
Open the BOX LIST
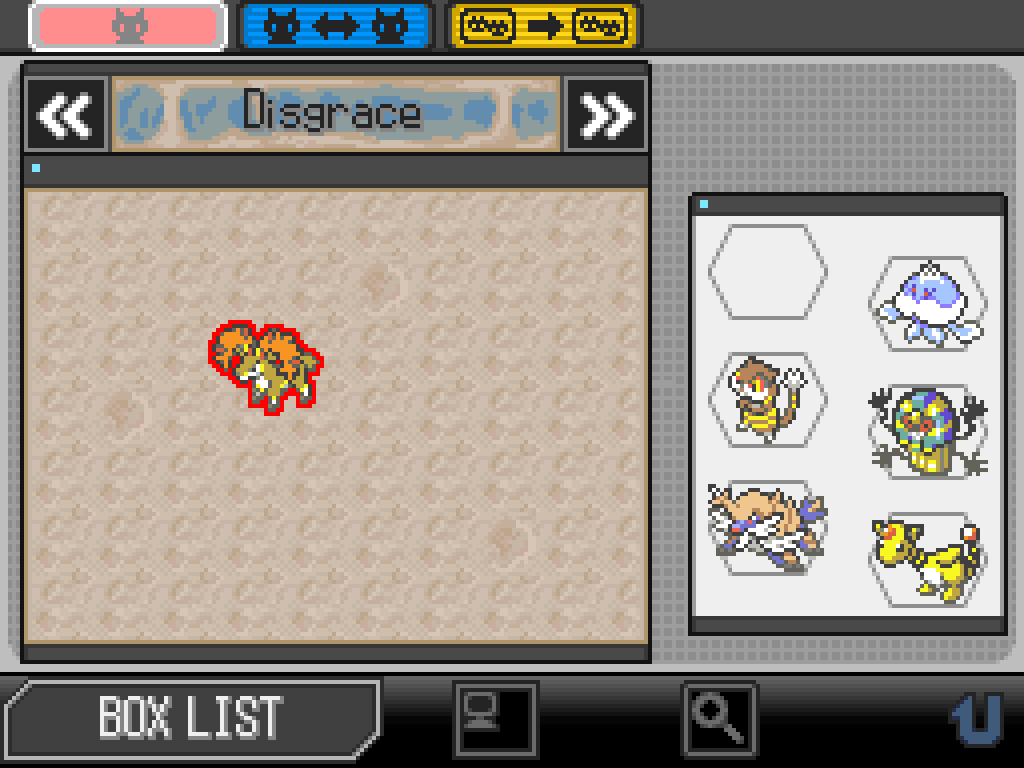[190, 717]
